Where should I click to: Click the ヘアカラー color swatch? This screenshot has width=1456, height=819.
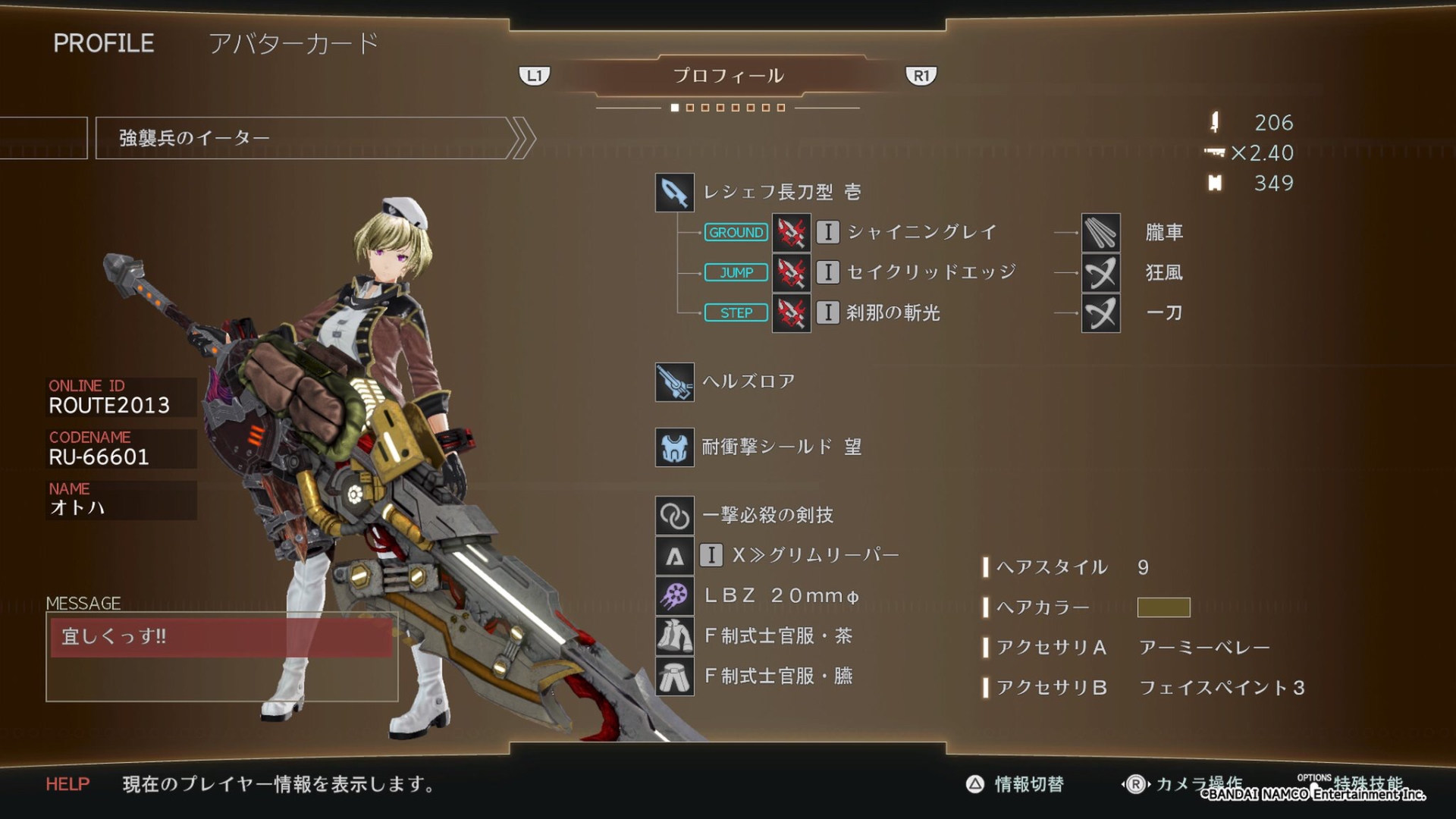[x=1164, y=607]
